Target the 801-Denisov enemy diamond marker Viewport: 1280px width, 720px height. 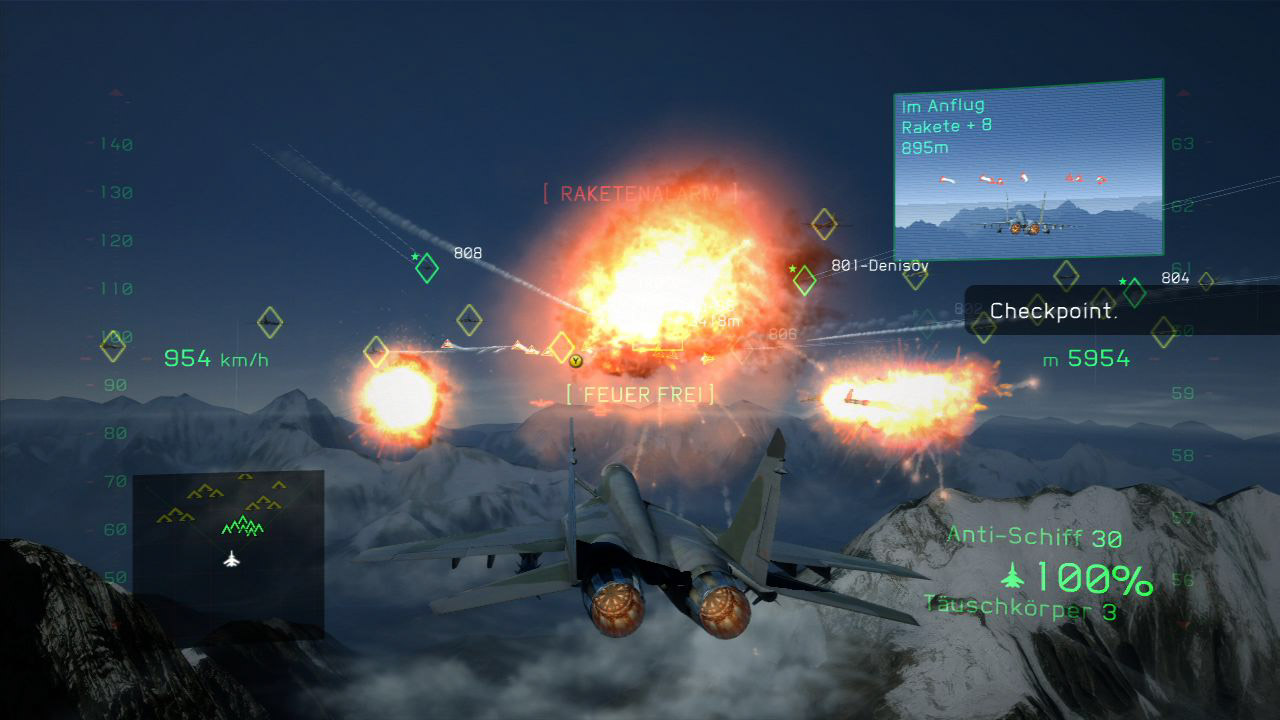click(x=805, y=280)
